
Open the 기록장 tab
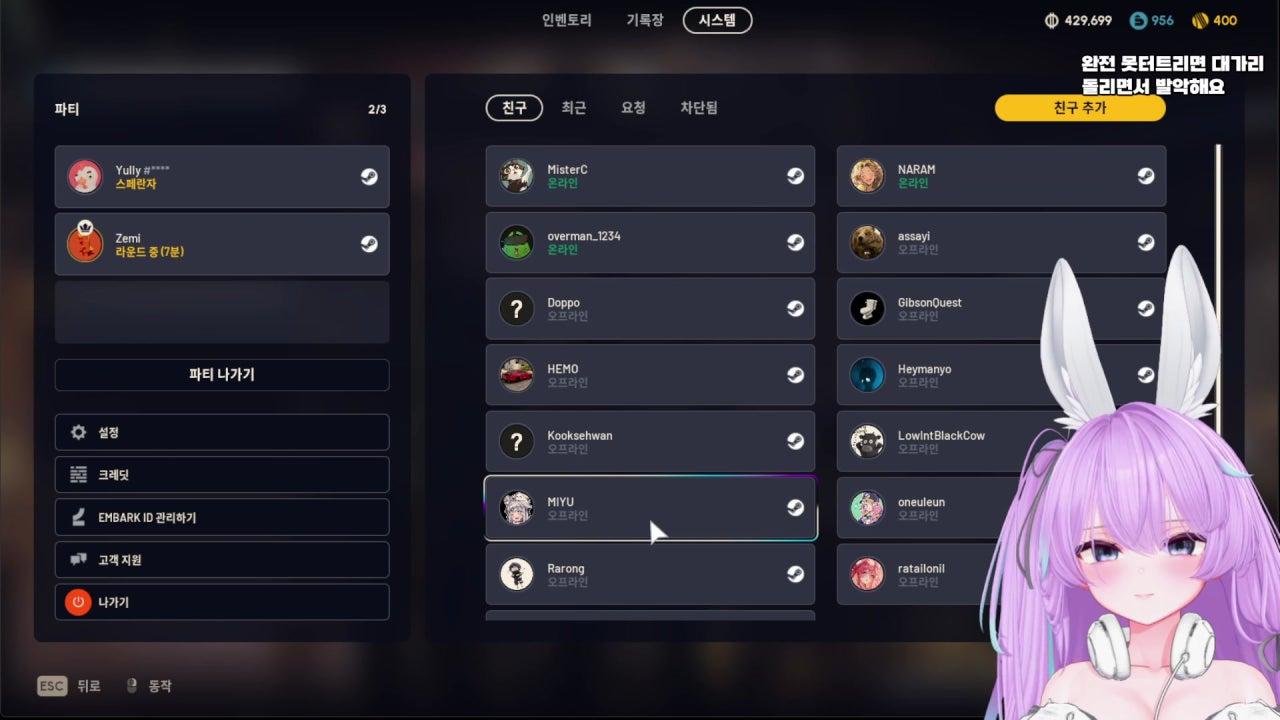(x=646, y=20)
